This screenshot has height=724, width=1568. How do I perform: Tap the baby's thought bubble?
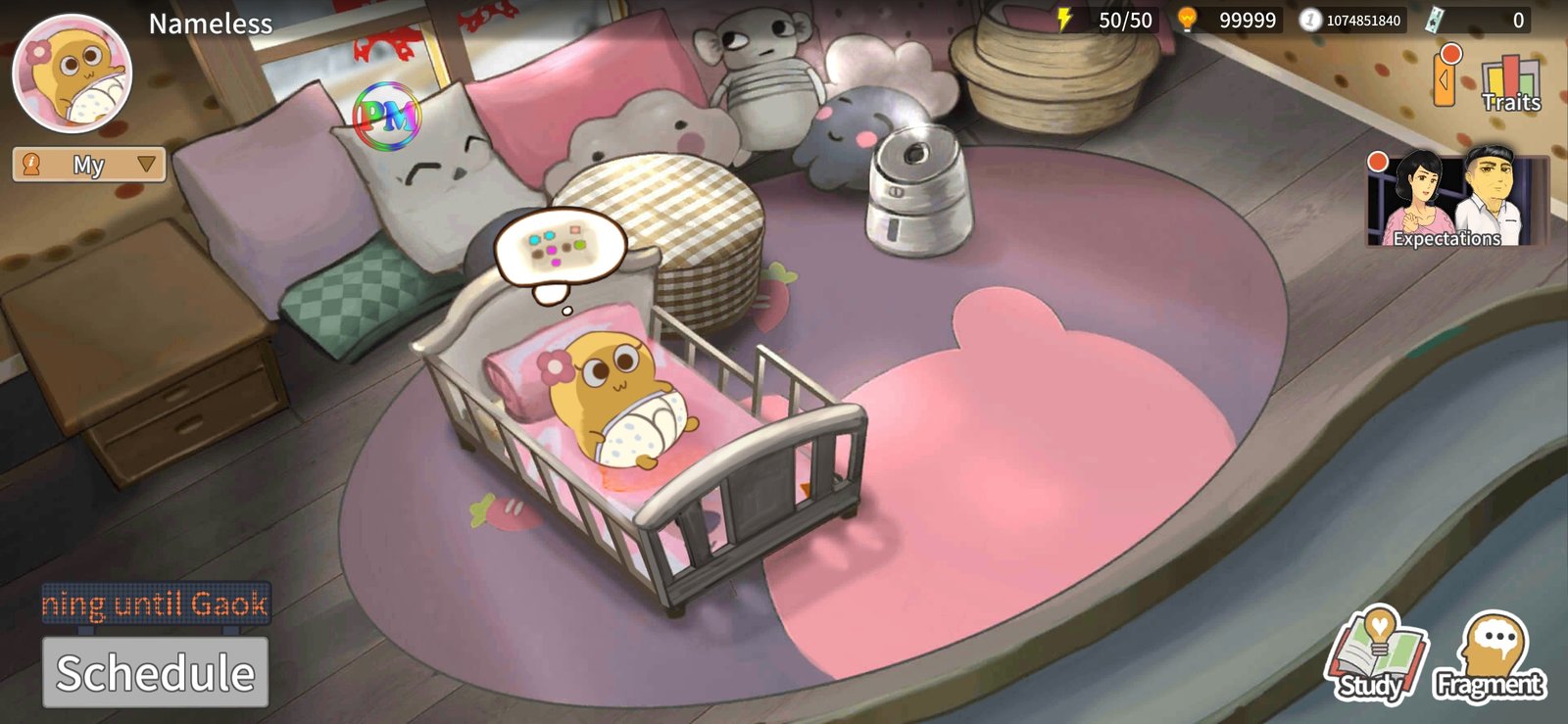(560, 249)
